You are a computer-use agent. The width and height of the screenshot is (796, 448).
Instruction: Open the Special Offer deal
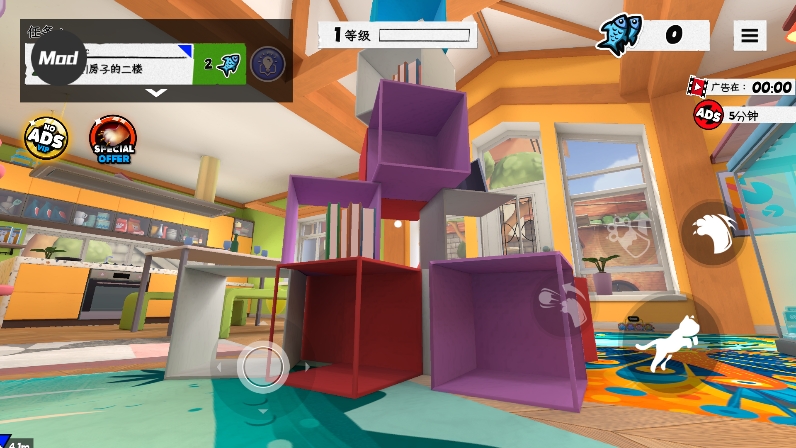112,139
